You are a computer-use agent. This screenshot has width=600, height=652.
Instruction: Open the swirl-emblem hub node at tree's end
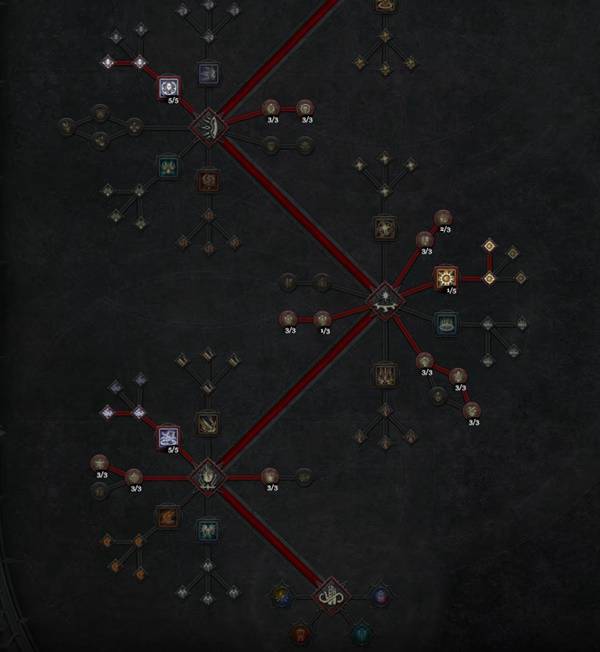(331, 597)
